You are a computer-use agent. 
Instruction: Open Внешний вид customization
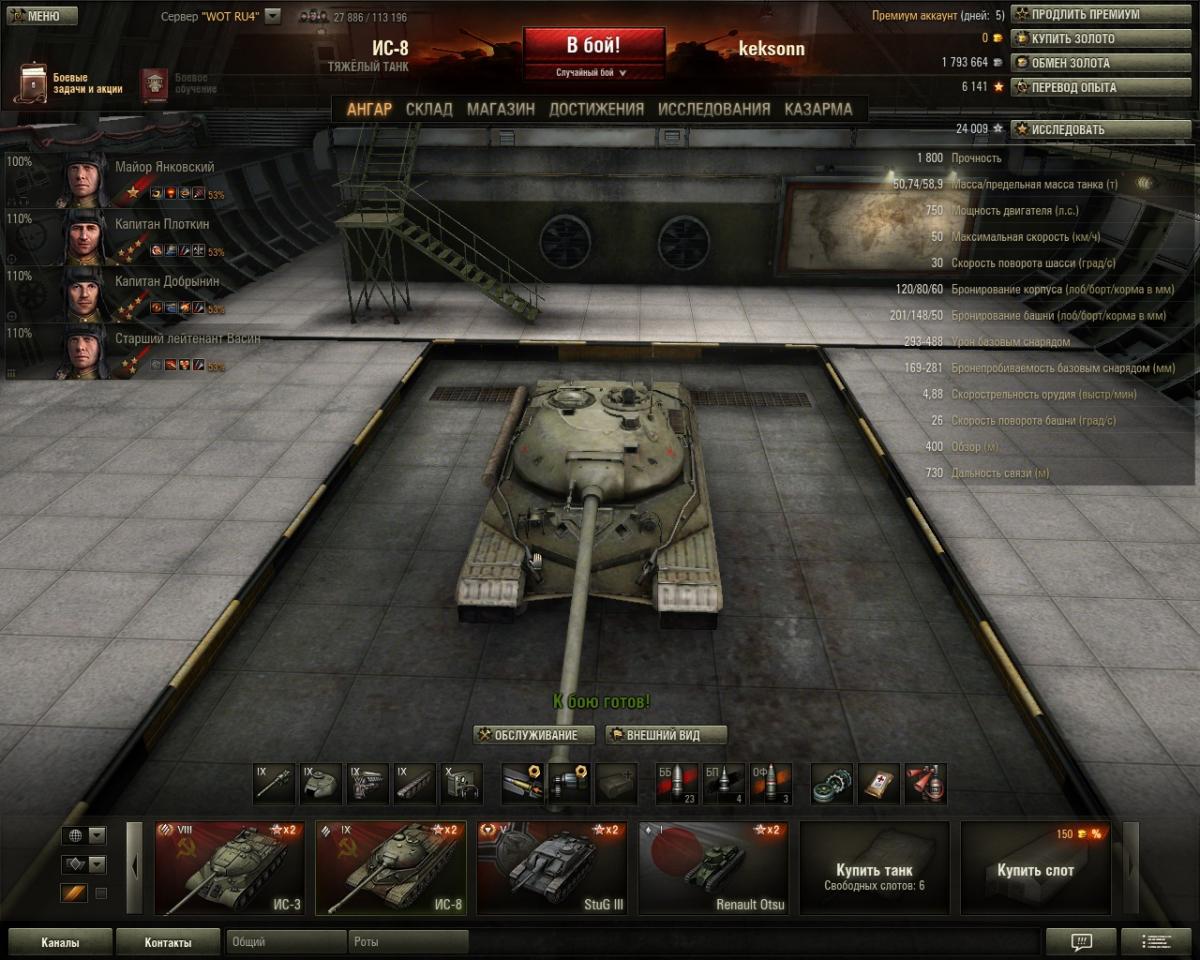(665, 735)
